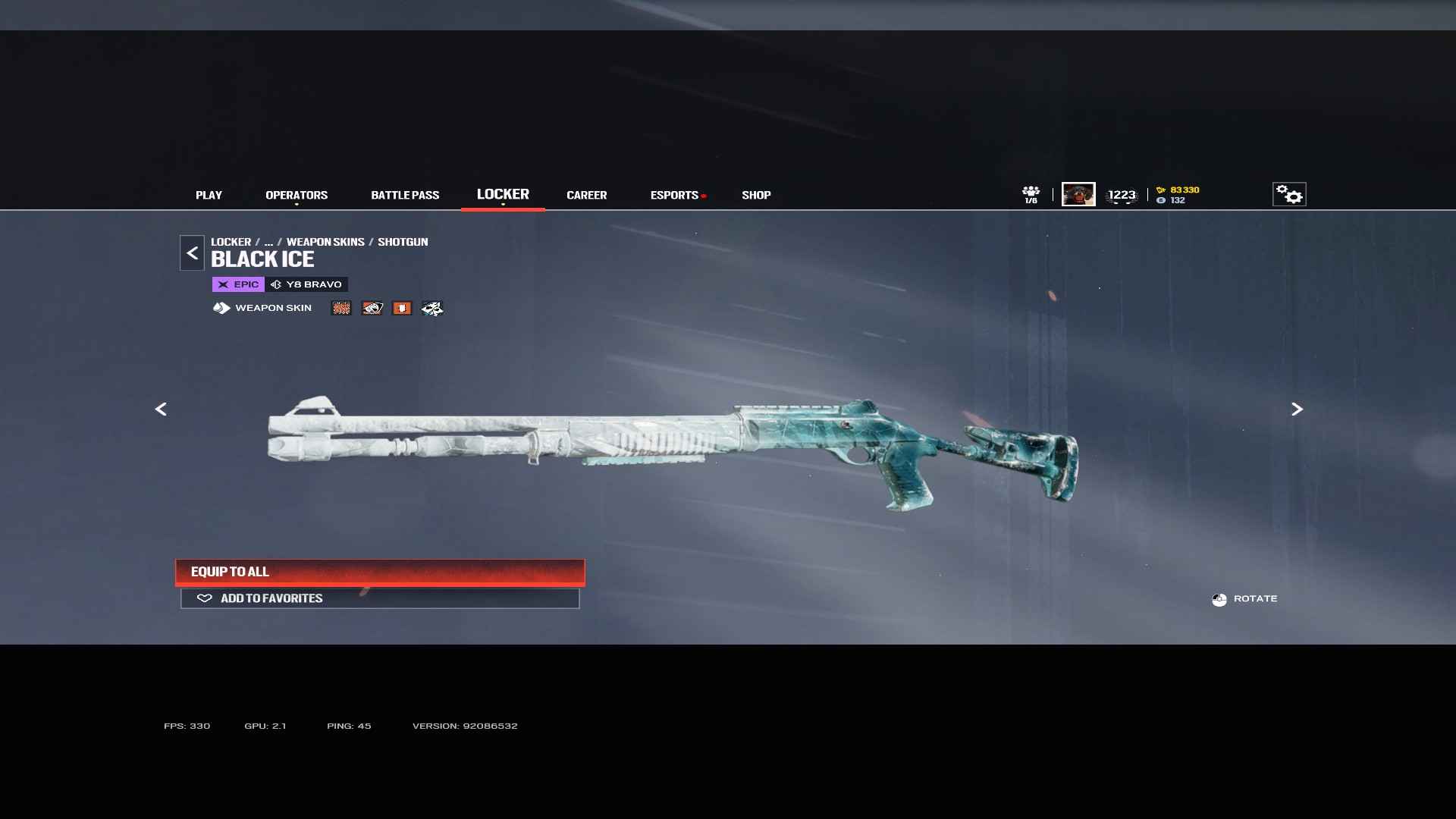This screenshot has width=1456, height=819.
Task: Show the next weapon skin
Action: coord(1297,409)
